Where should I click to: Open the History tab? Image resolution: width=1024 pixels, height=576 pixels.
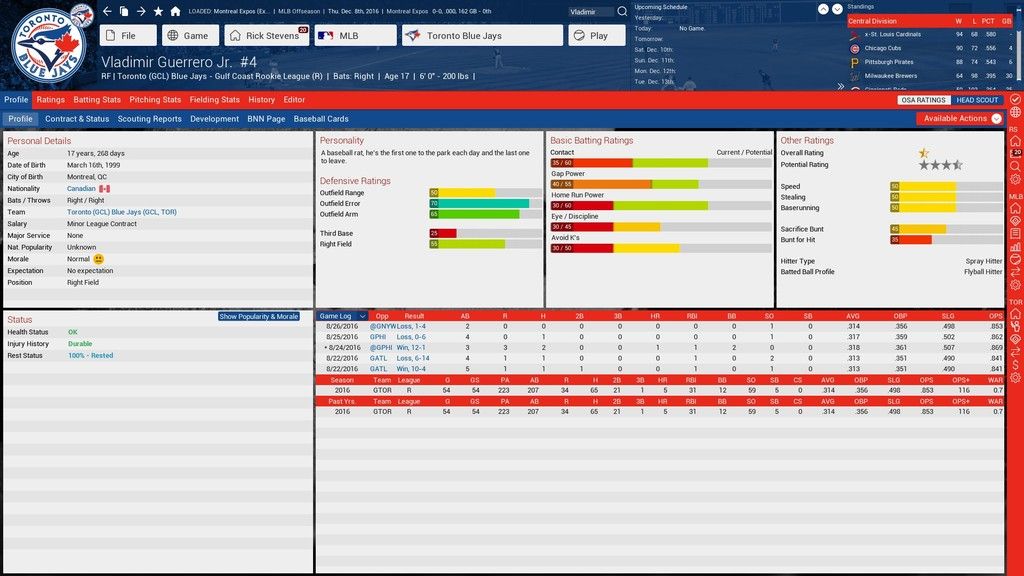coord(262,100)
